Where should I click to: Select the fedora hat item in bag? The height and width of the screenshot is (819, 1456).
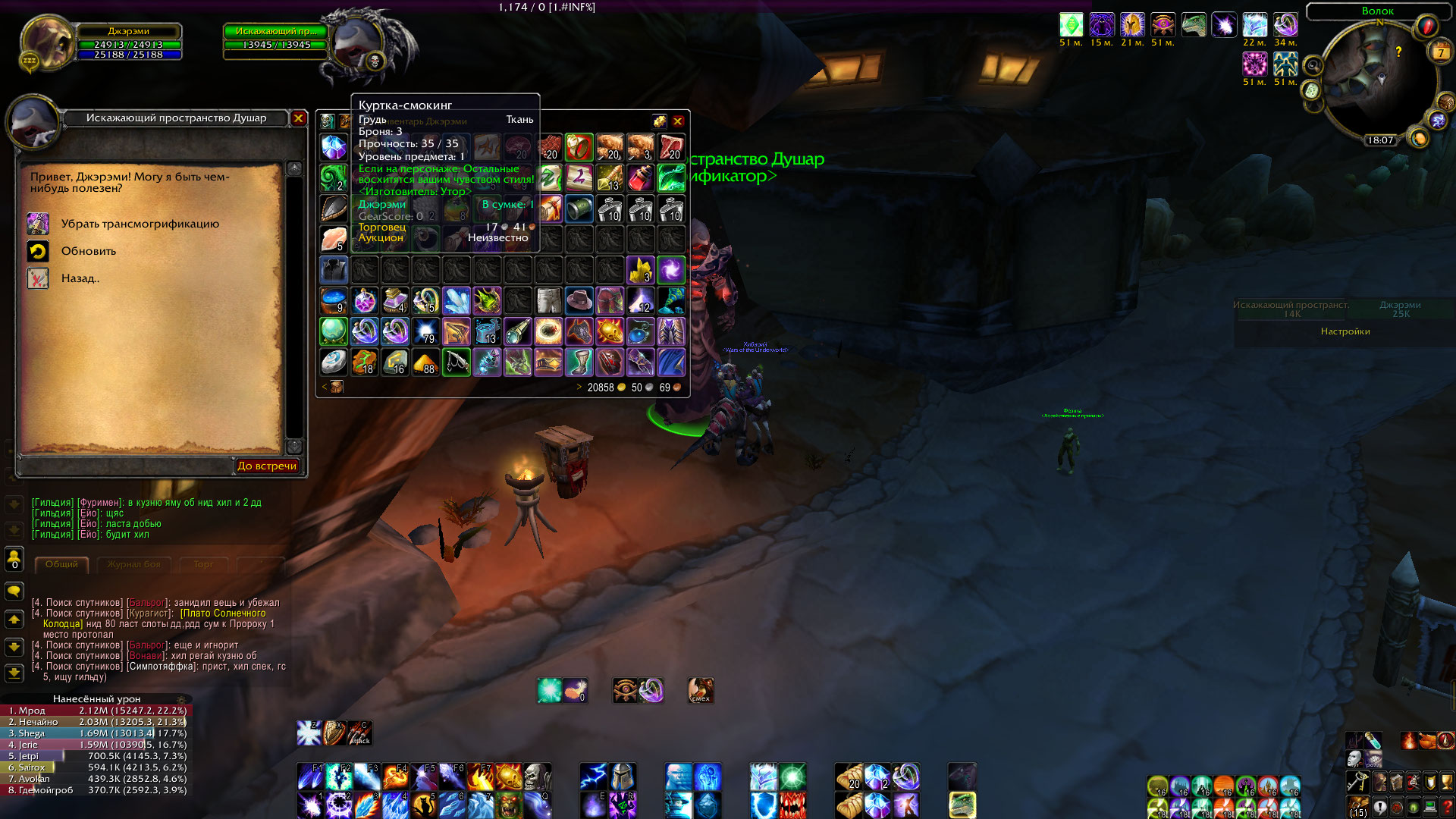(579, 300)
